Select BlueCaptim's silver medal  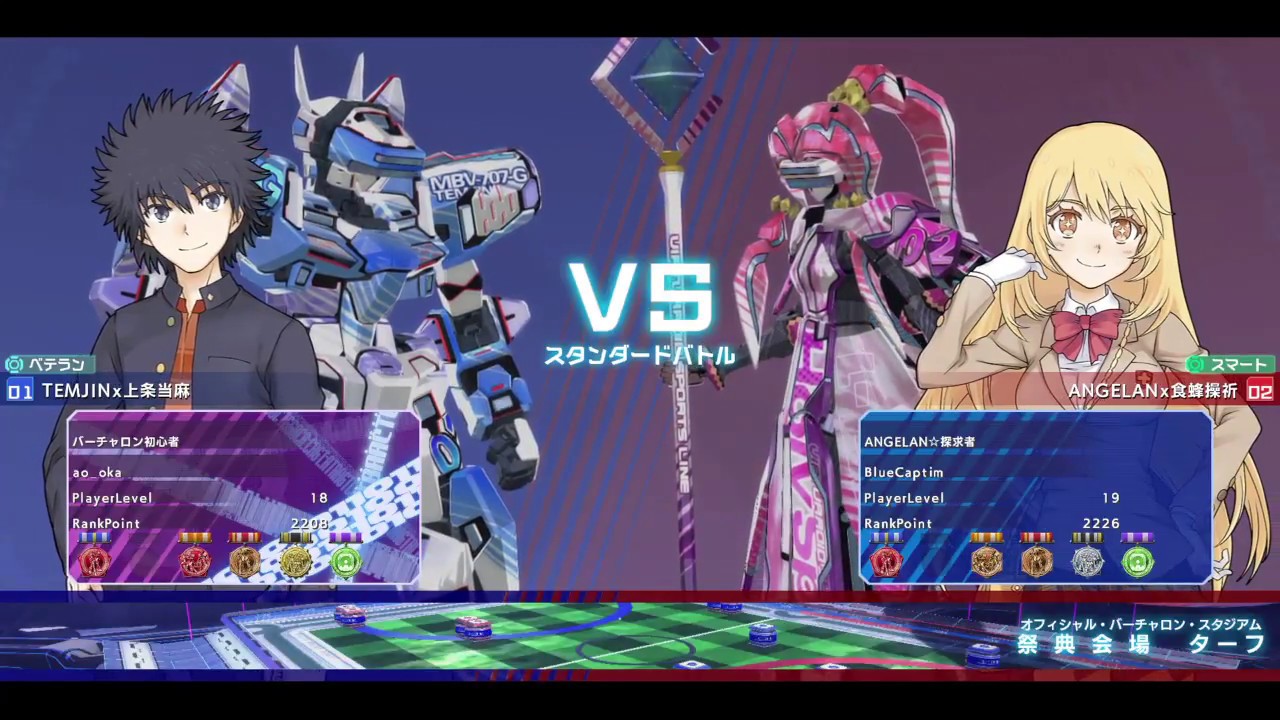pyautogui.click(x=1088, y=562)
